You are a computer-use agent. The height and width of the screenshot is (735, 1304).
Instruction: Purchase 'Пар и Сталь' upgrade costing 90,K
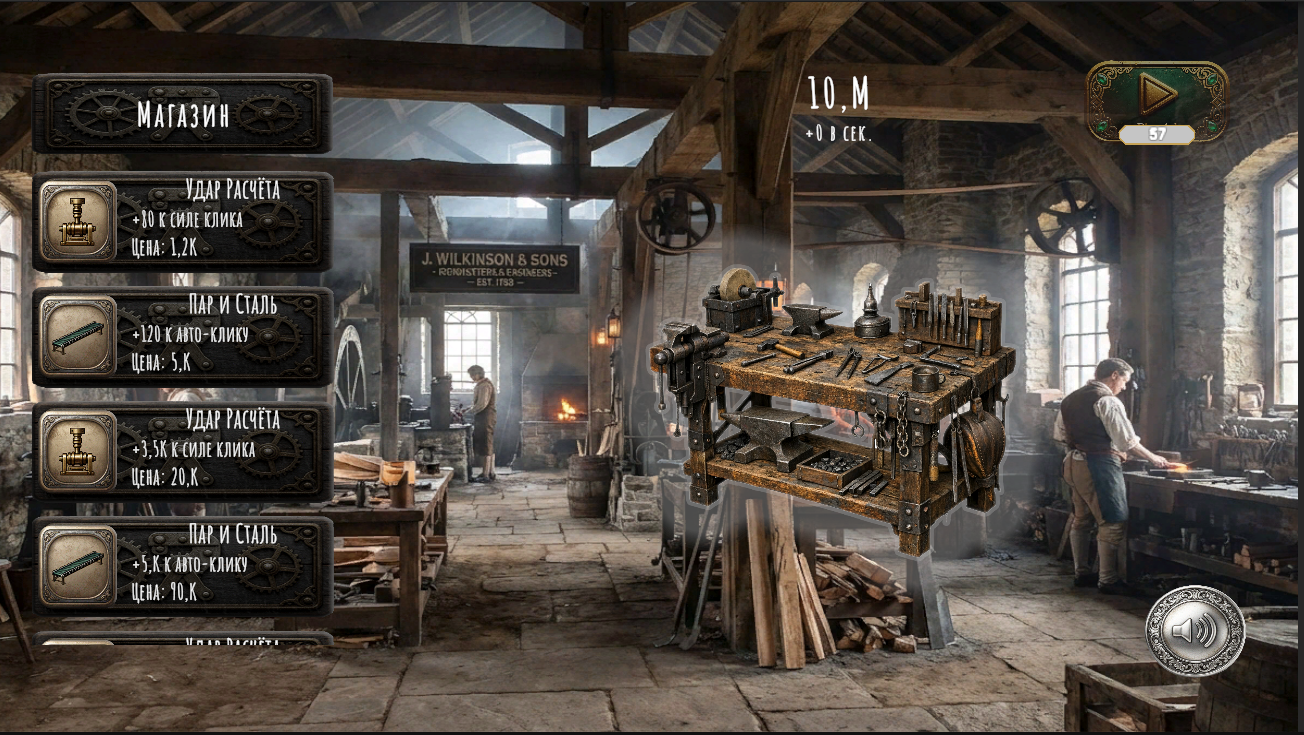185,563
